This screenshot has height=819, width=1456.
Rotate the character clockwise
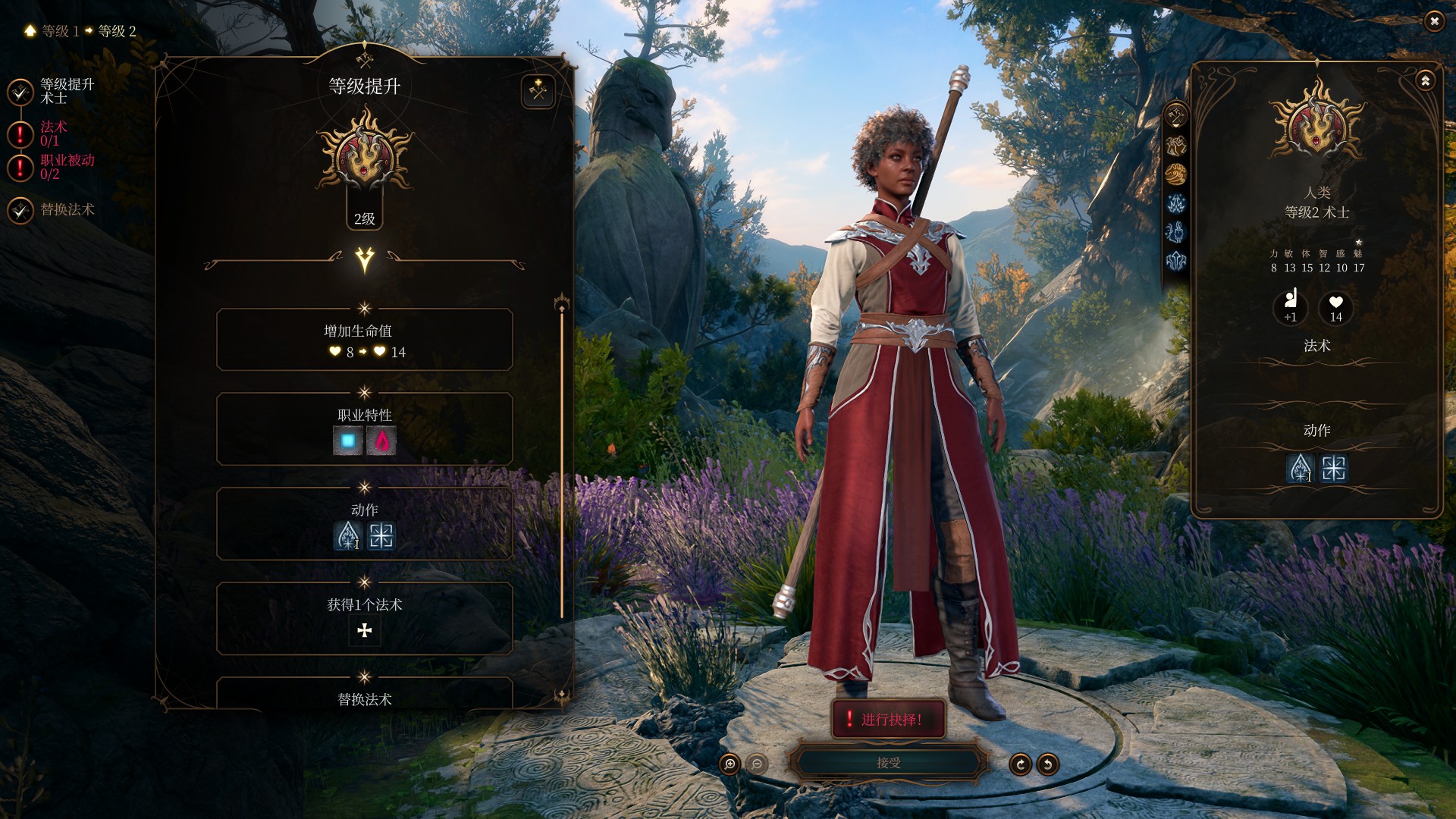1020,764
